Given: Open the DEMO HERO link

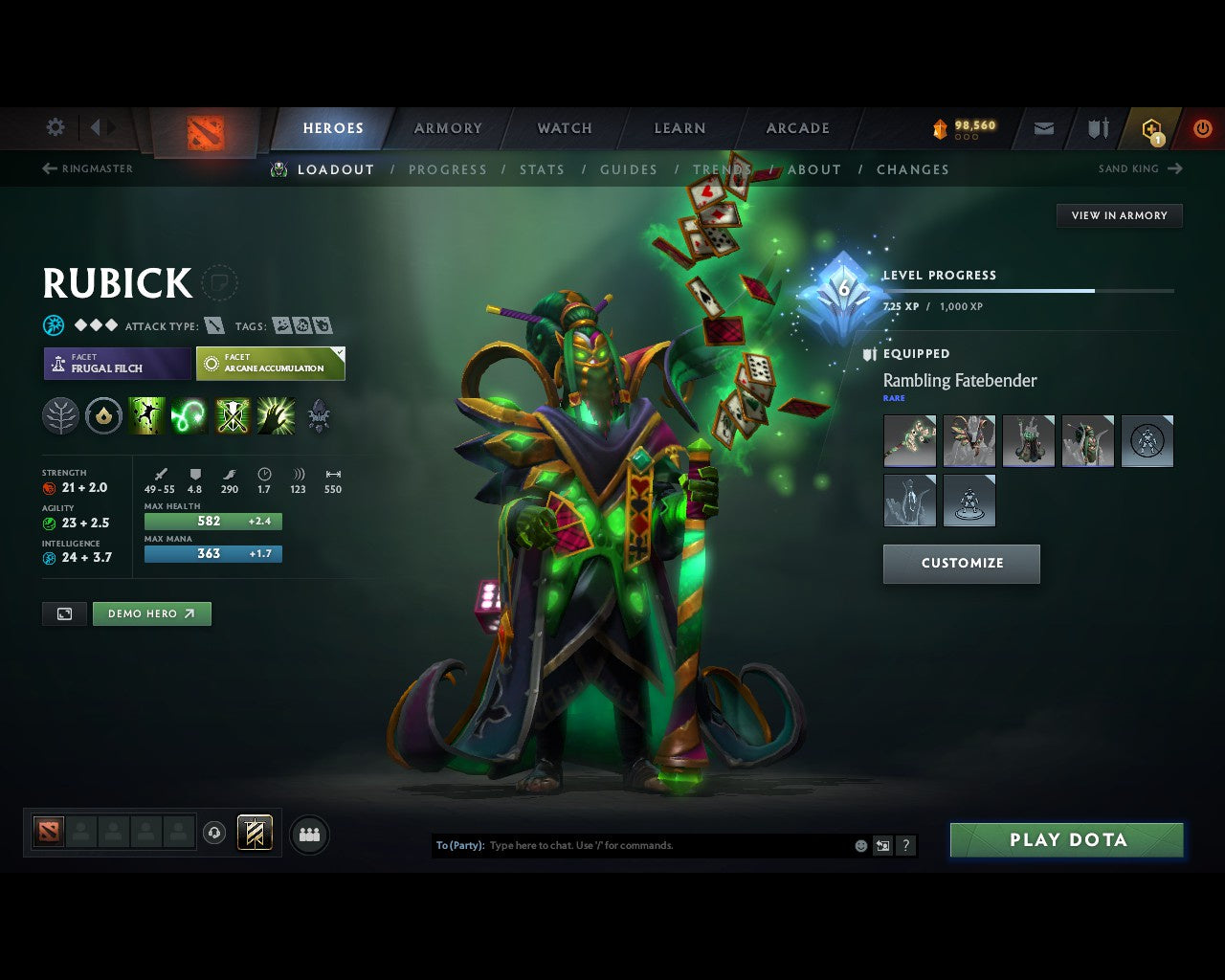Looking at the screenshot, I should tap(151, 613).
